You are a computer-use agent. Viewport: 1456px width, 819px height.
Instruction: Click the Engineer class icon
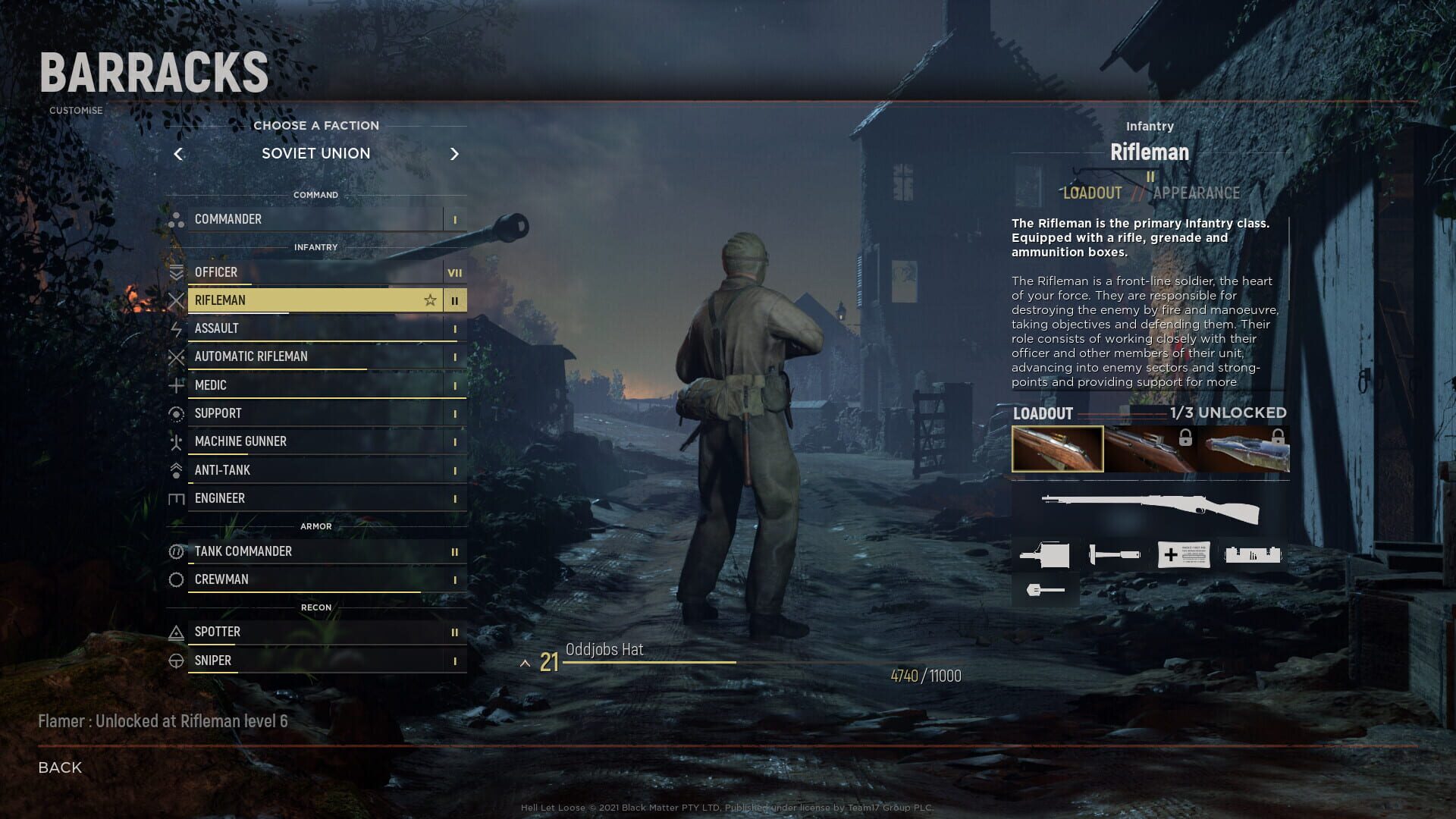tap(177, 498)
